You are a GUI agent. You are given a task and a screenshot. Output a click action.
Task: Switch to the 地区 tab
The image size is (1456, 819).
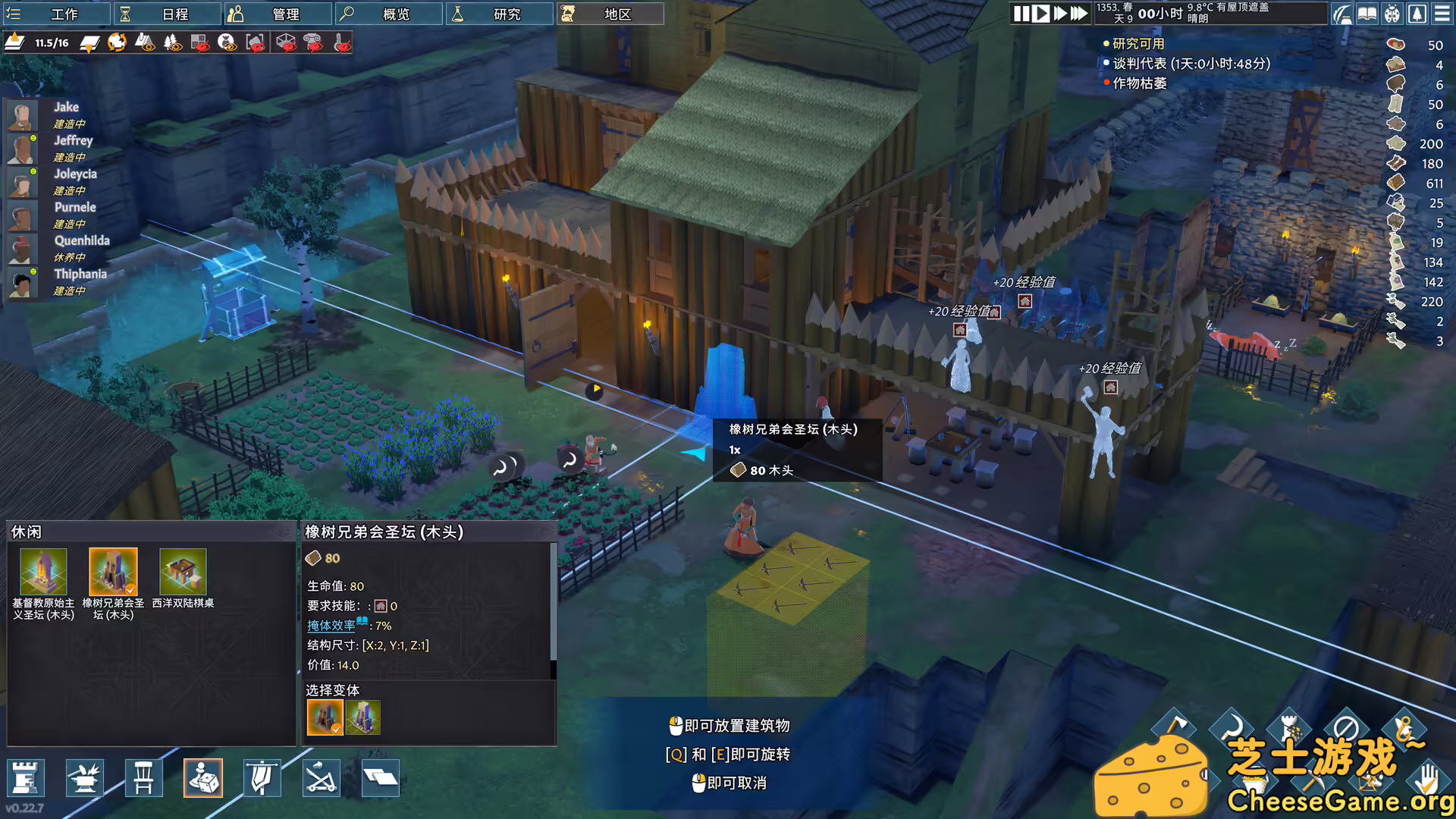[610, 14]
